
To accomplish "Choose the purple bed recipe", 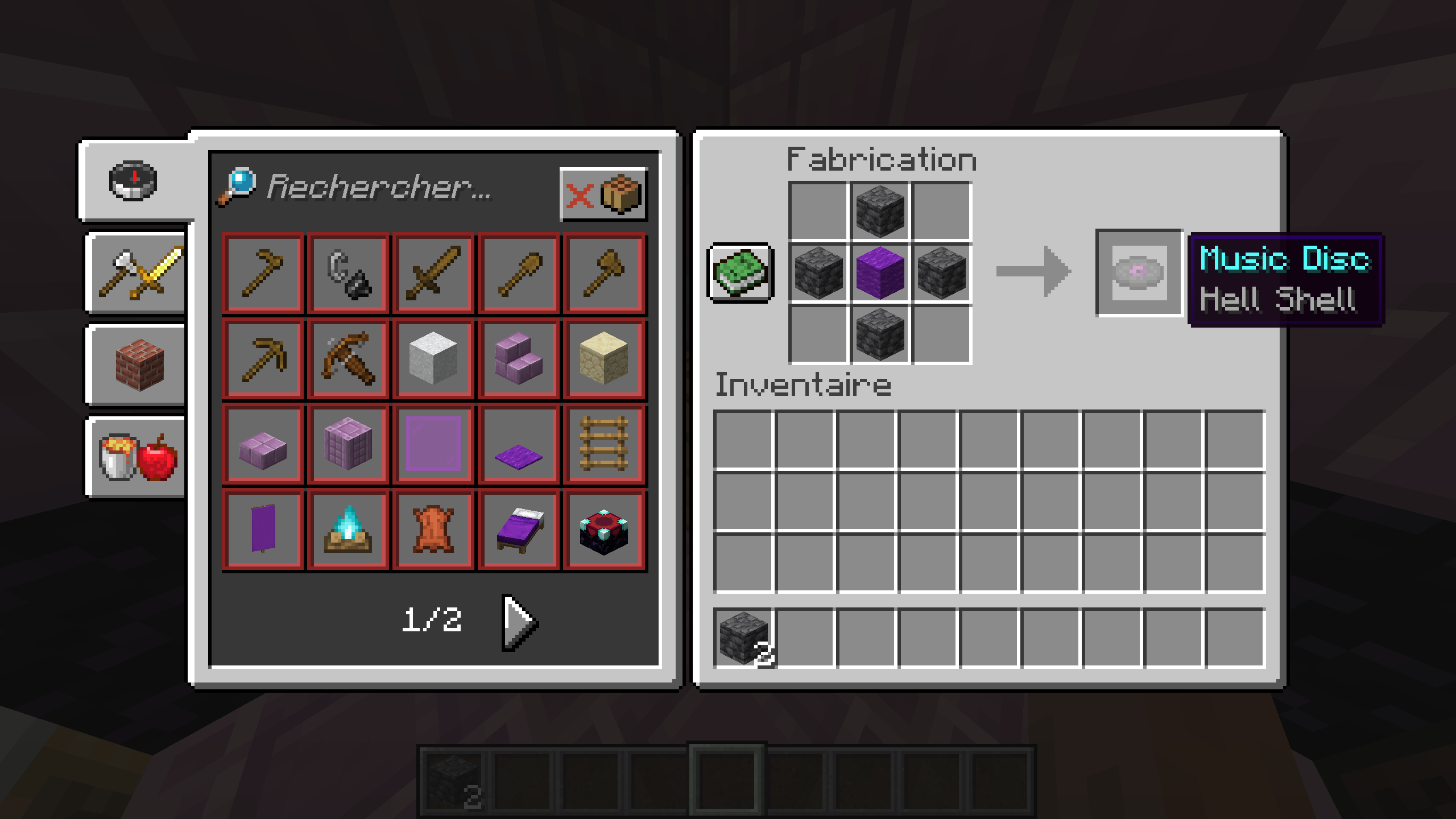I will pyautogui.click(x=518, y=529).
